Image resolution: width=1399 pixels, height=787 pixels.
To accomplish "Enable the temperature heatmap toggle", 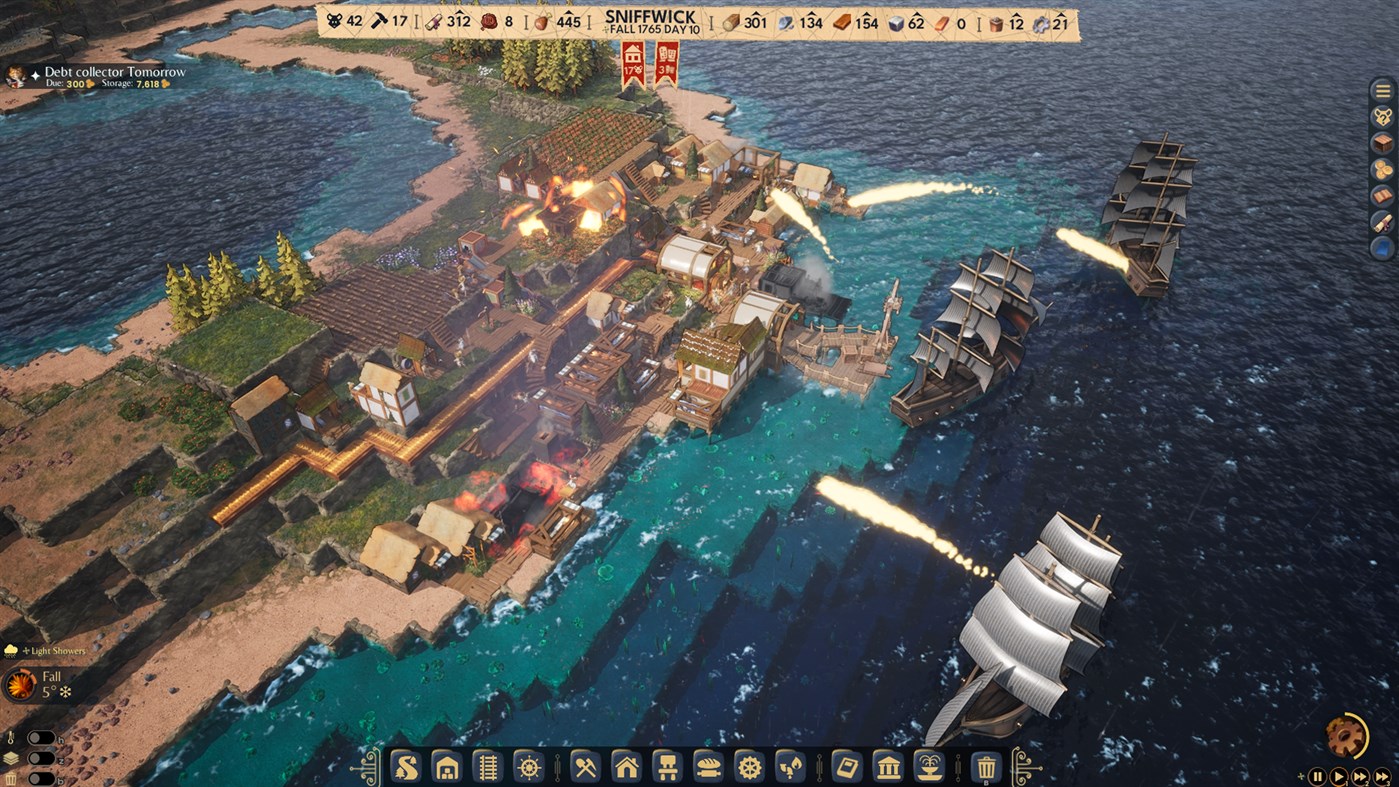I will tap(42, 738).
